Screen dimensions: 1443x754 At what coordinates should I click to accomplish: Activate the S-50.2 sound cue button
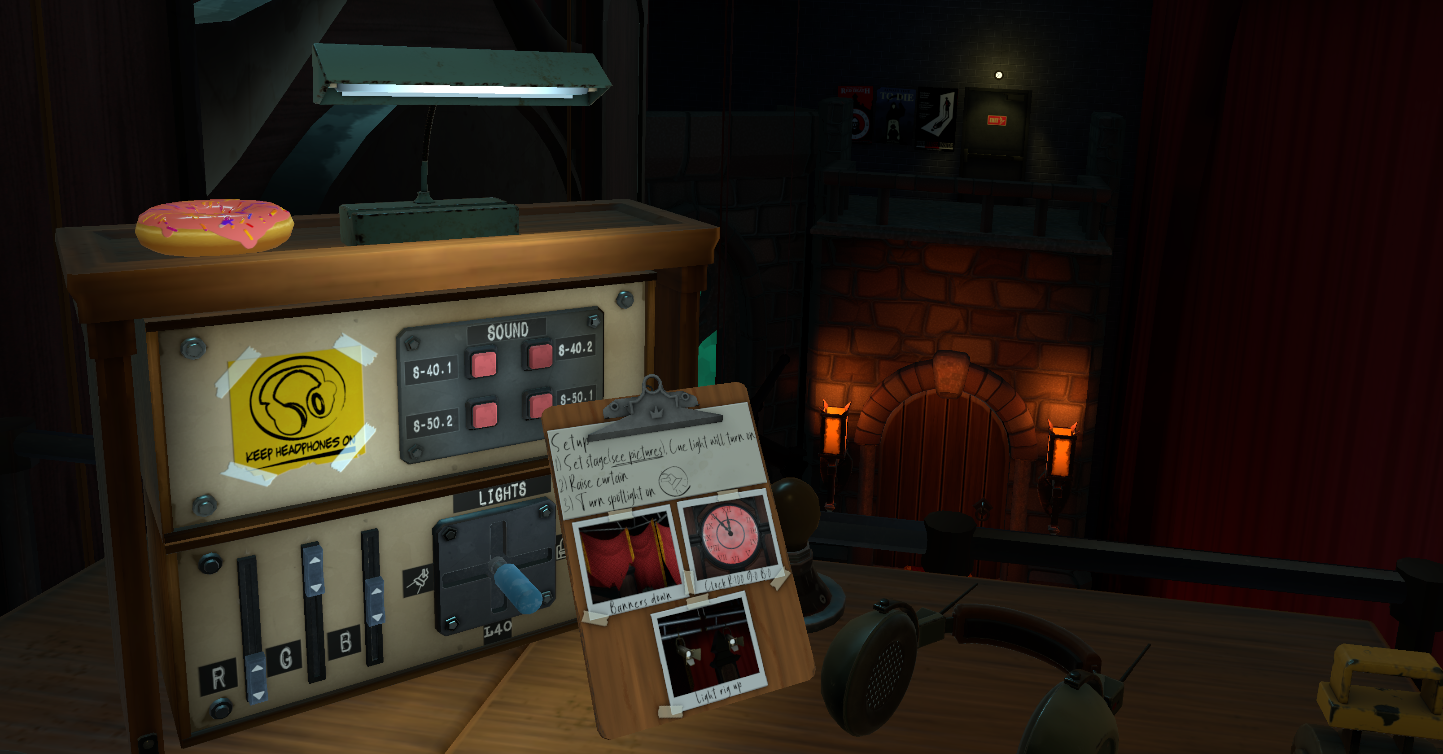484,412
